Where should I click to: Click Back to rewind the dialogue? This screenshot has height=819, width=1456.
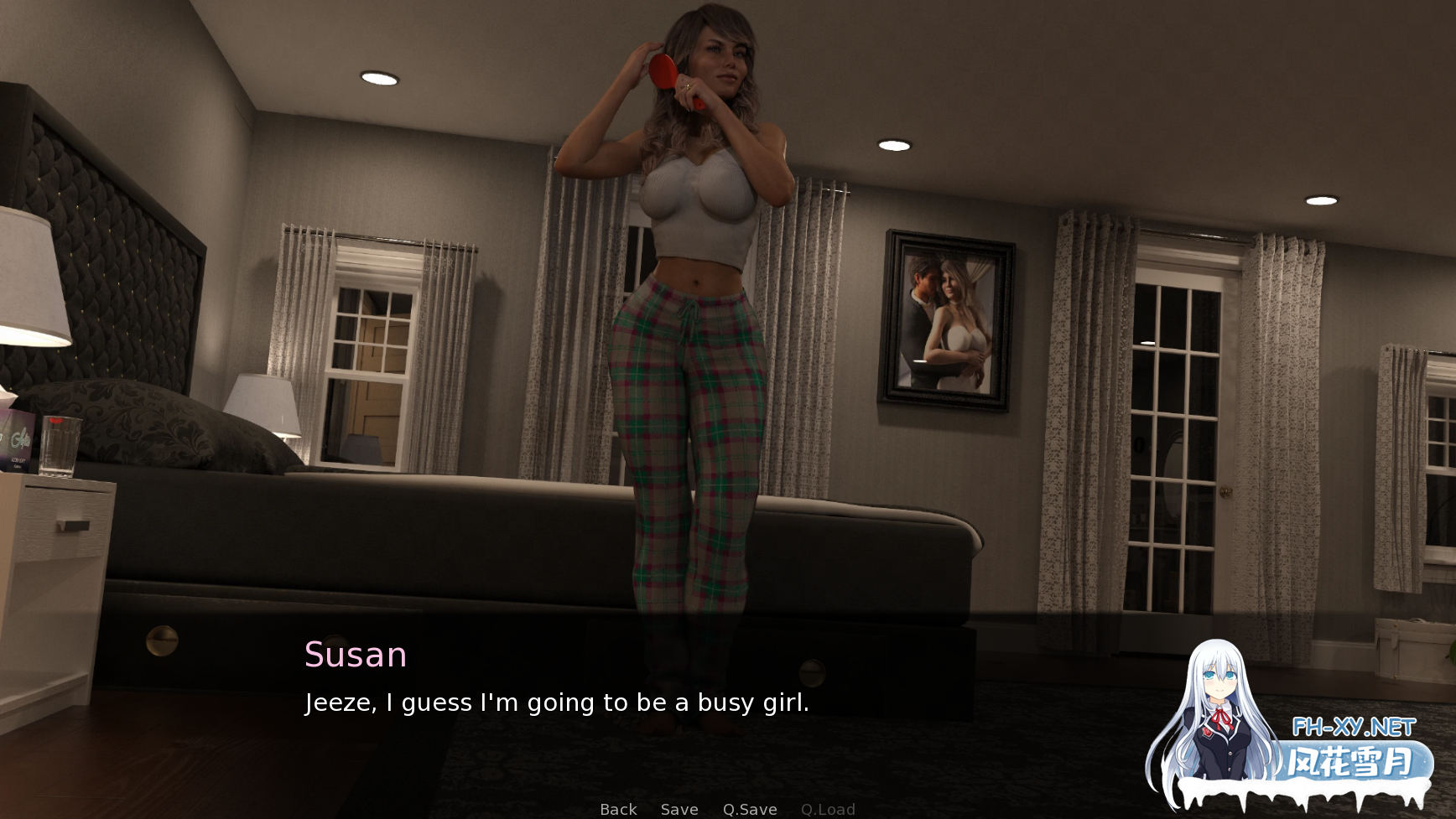click(616, 809)
